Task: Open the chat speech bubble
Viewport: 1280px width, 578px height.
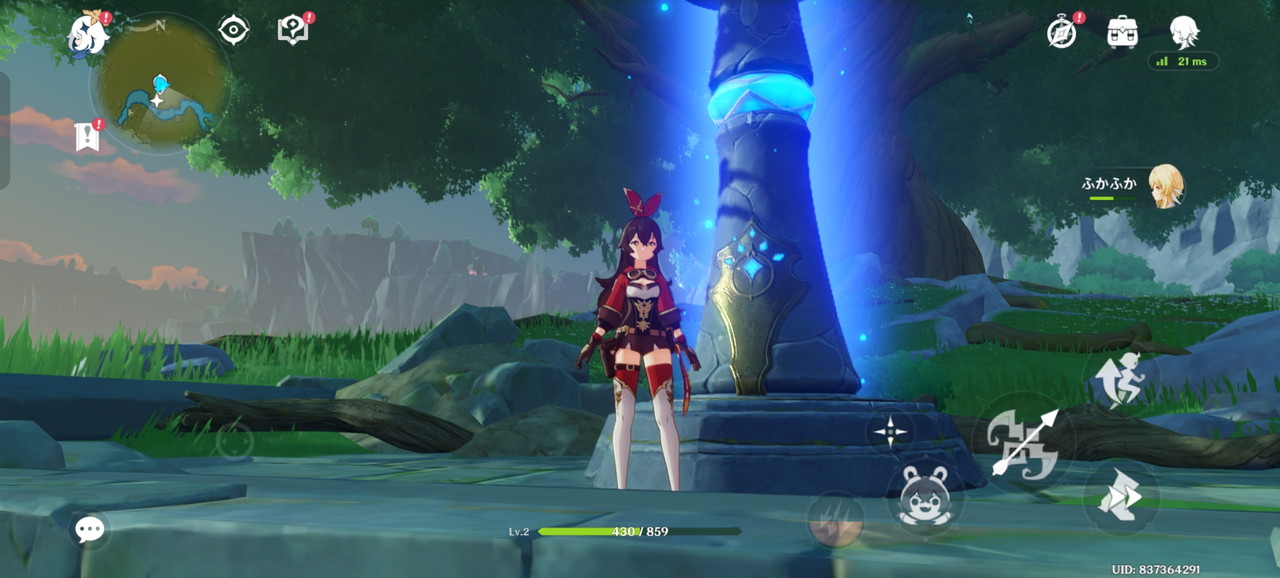Action: [89, 529]
